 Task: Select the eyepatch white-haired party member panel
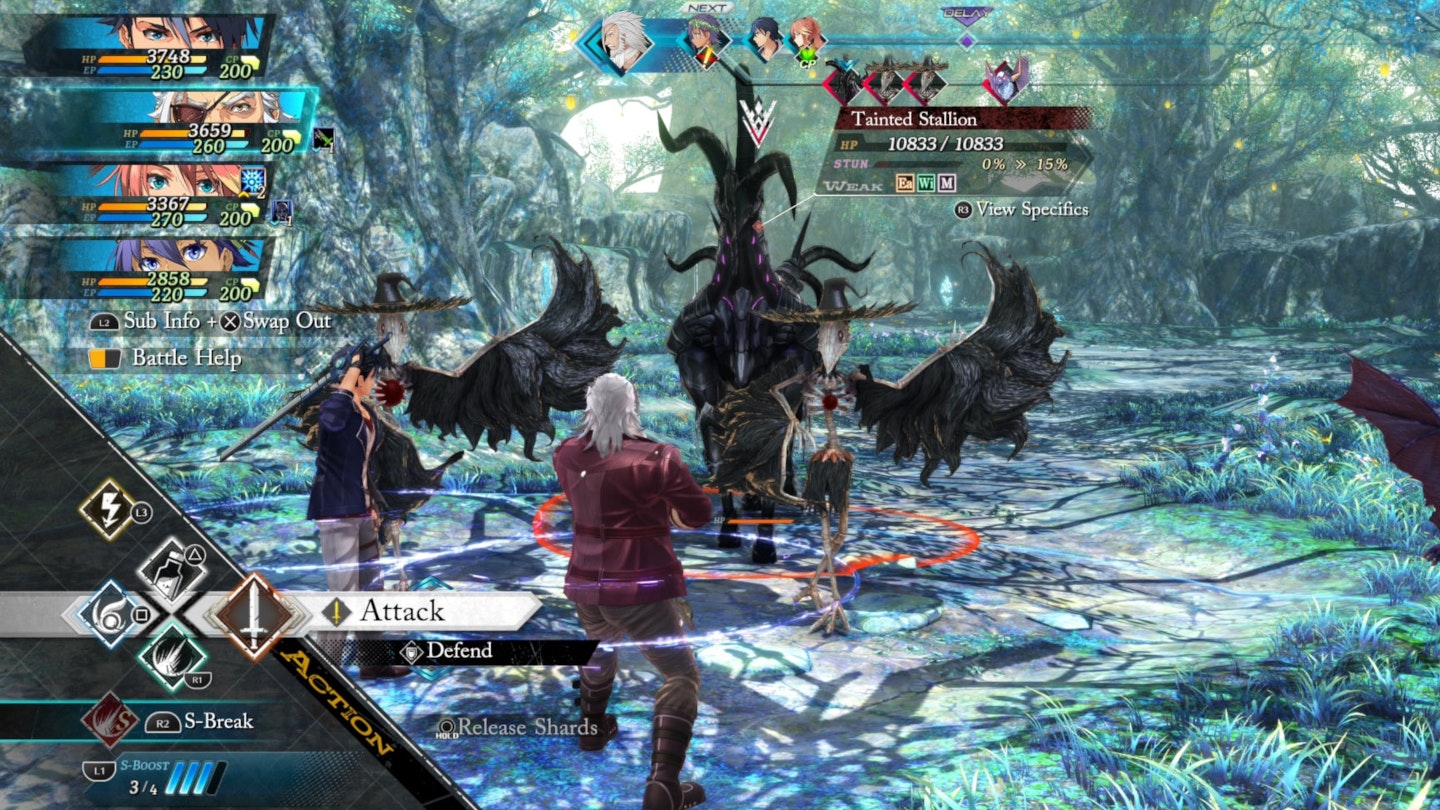click(x=190, y=124)
